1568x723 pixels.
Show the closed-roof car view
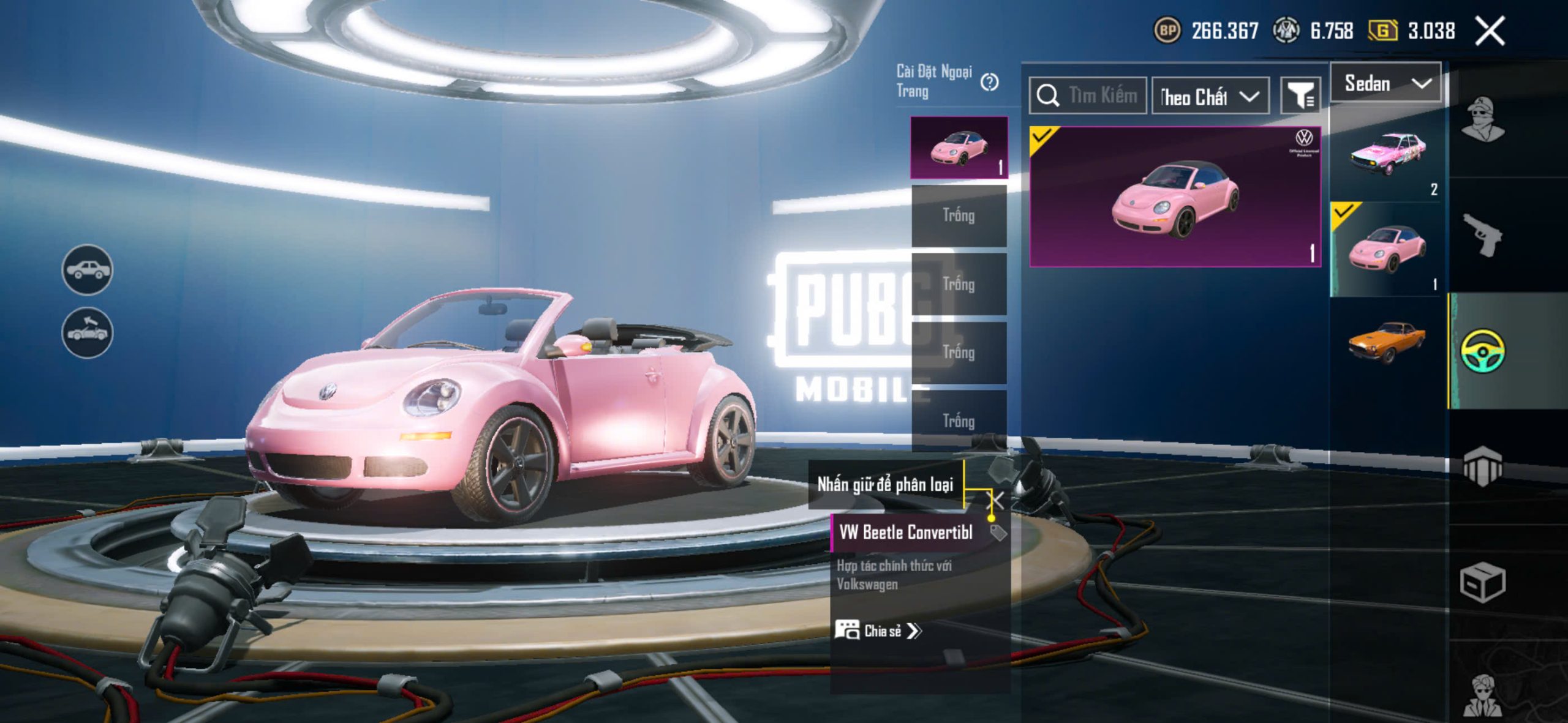tap(87, 269)
